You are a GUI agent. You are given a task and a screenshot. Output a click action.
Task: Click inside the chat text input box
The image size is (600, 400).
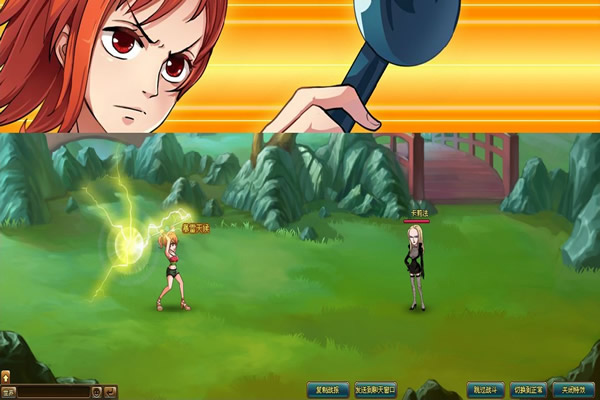point(55,391)
